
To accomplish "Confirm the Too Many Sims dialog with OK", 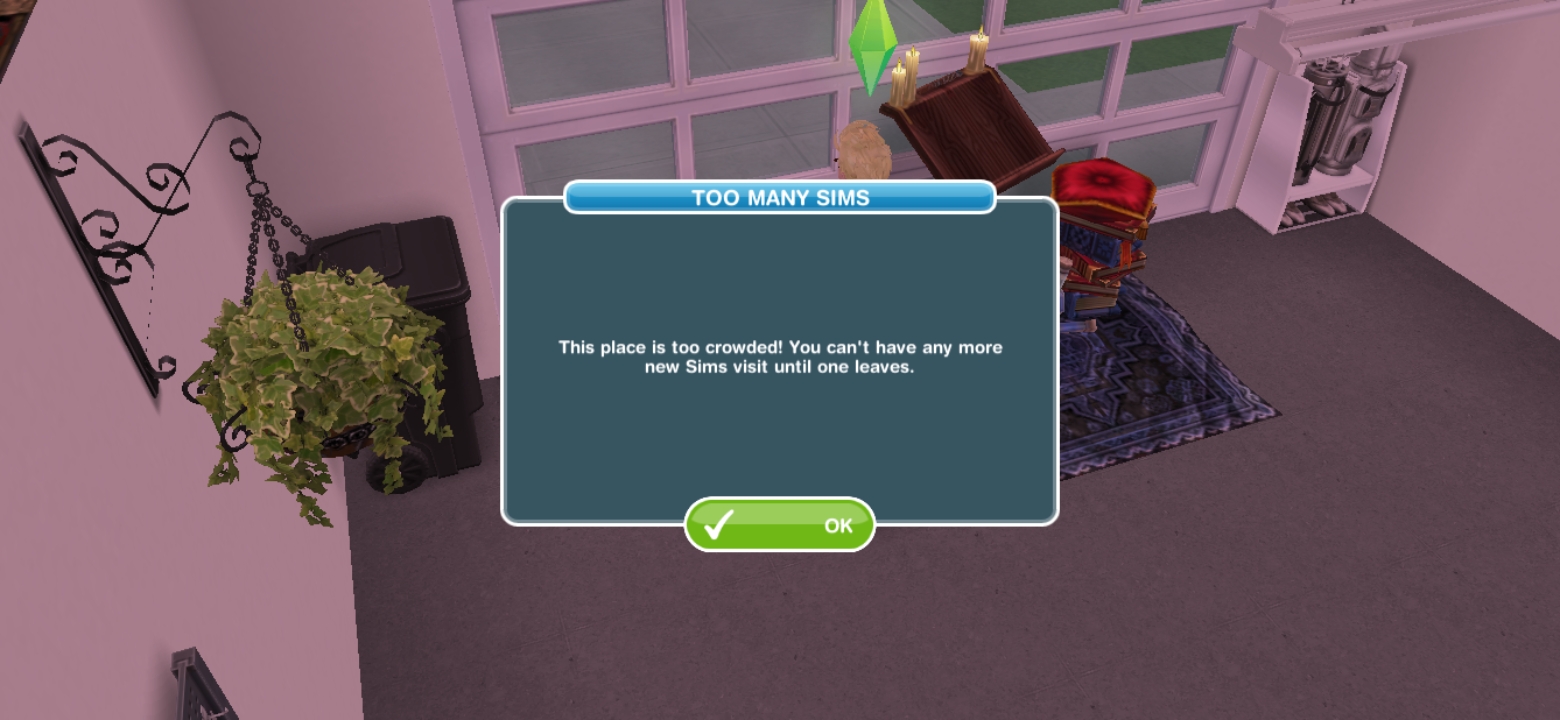I will point(779,524).
